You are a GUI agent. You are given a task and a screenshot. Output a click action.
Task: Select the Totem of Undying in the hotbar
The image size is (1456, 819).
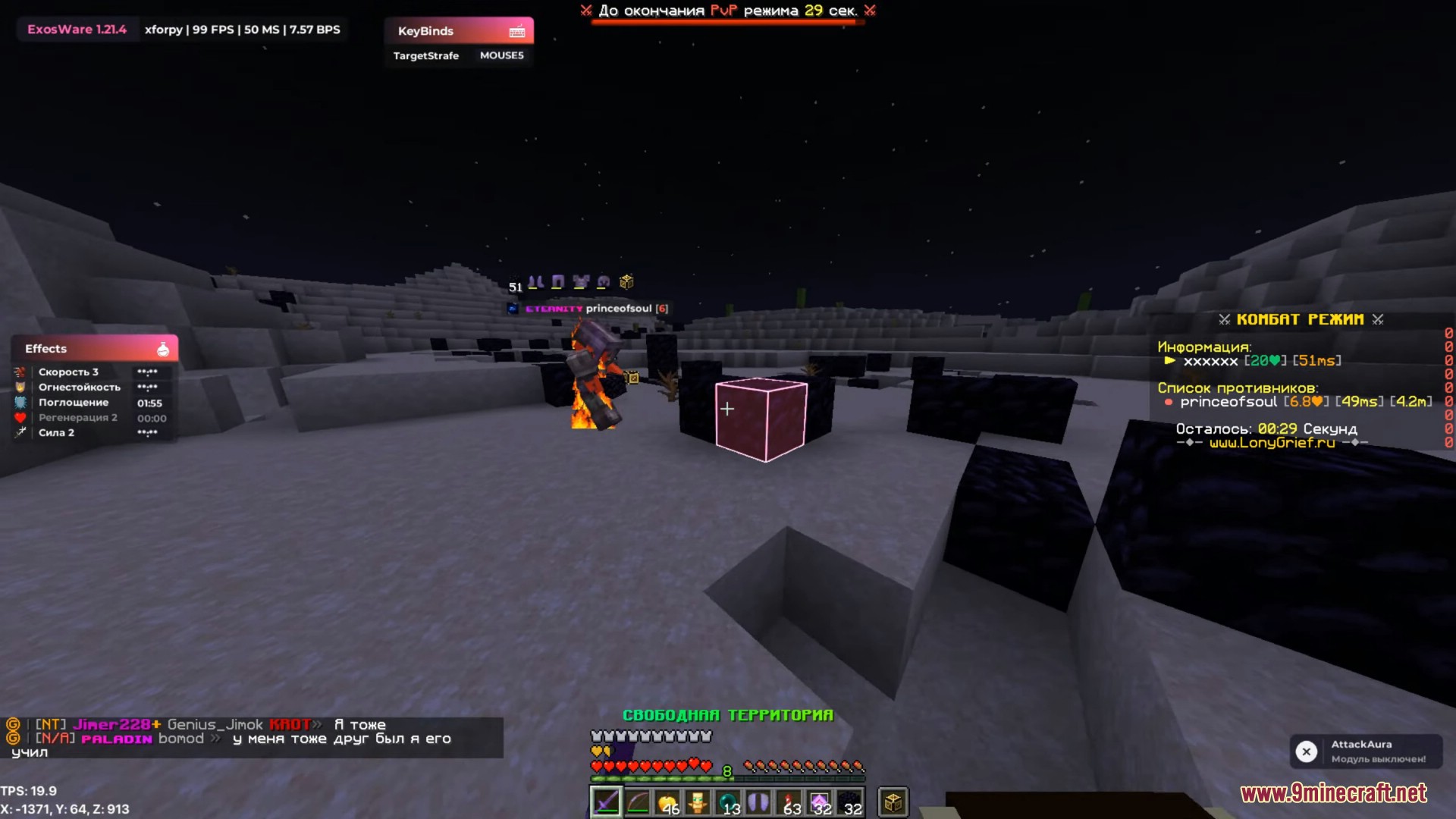point(698,802)
